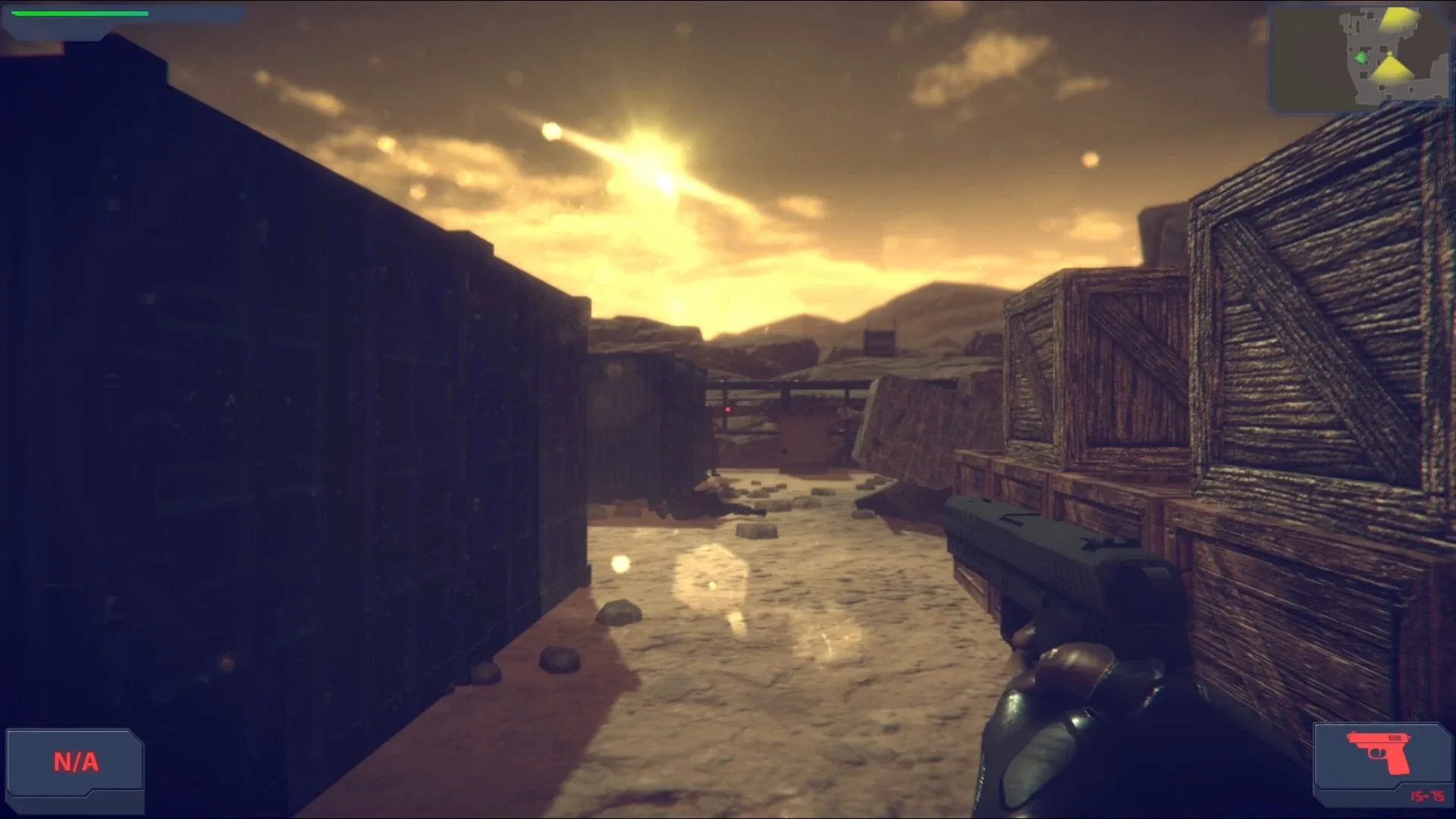Viewport: 1456px width, 819px height.
Task: Click the green player arrow on the minimap
Action: coord(1362,58)
